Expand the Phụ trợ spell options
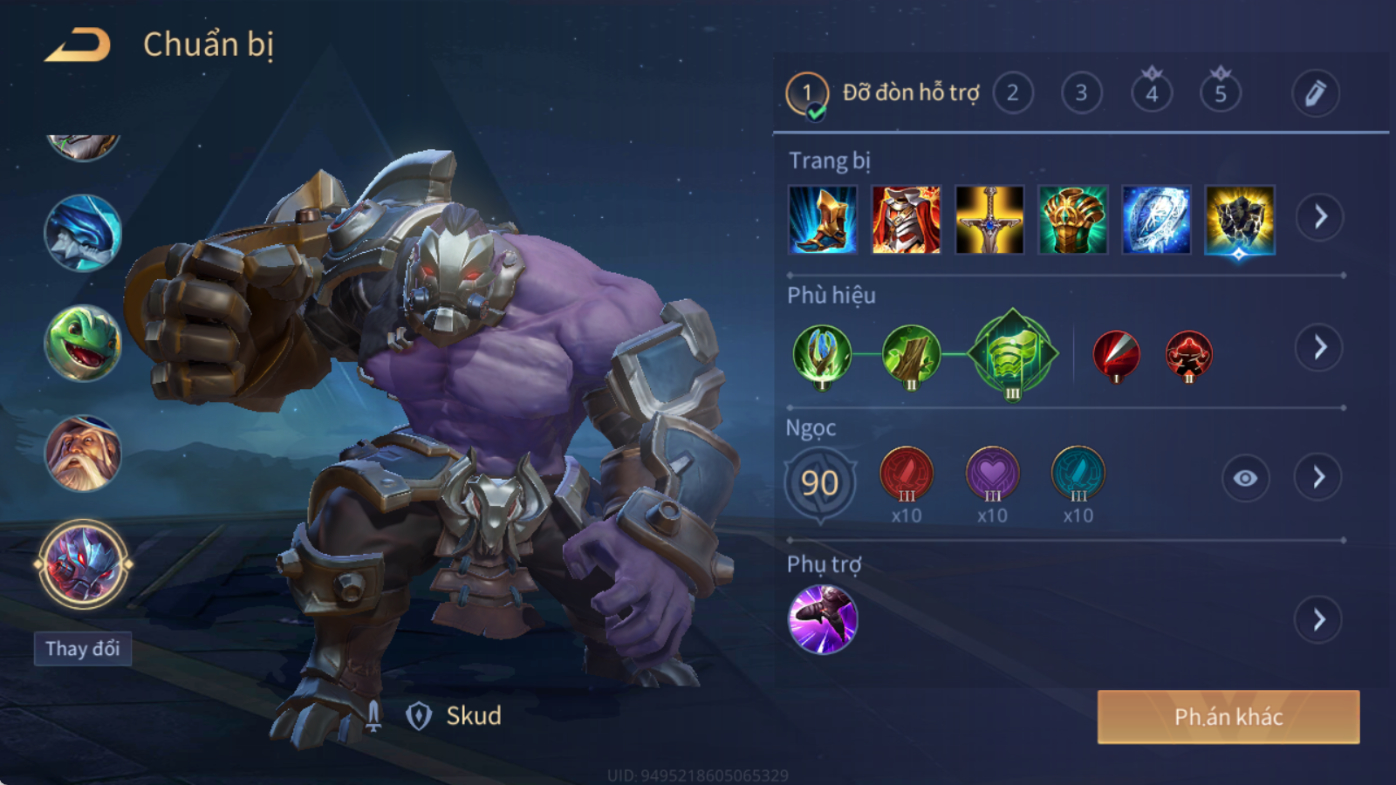This screenshot has width=1396, height=785. pyautogui.click(x=1319, y=620)
